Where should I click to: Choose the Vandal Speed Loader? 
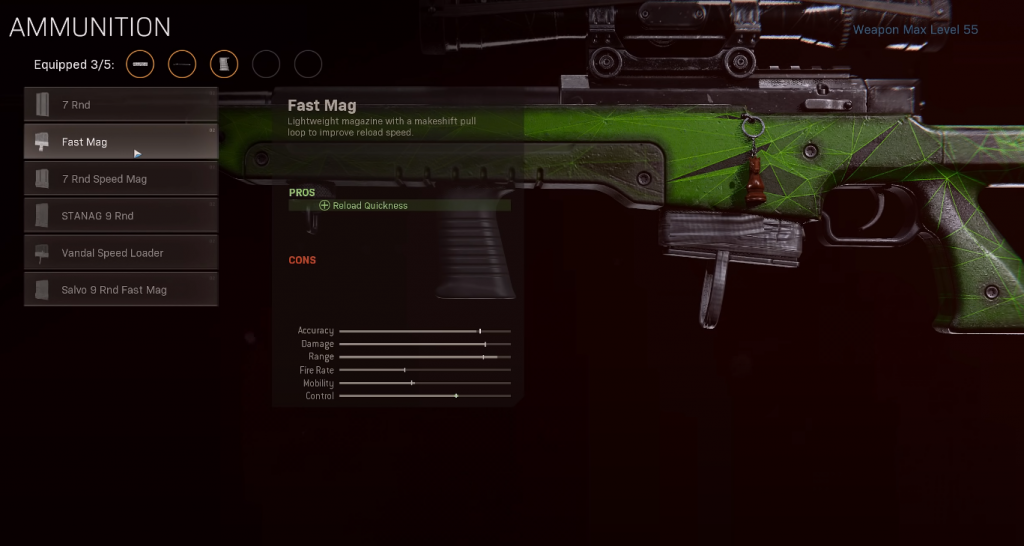(x=121, y=253)
